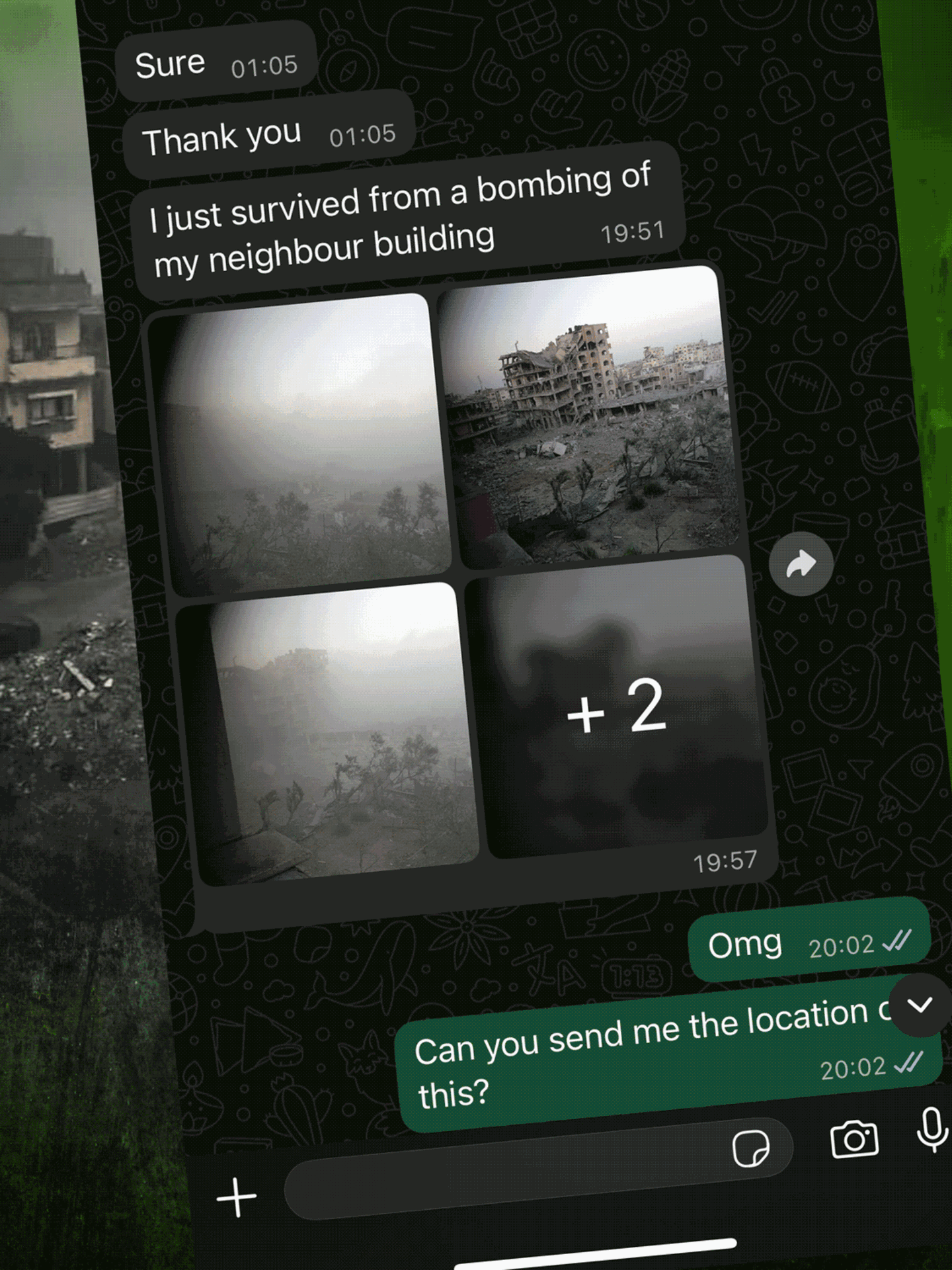The height and width of the screenshot is (1270, 952).
Task: Select the "Sure" message bubble
Action: point(216,63)
